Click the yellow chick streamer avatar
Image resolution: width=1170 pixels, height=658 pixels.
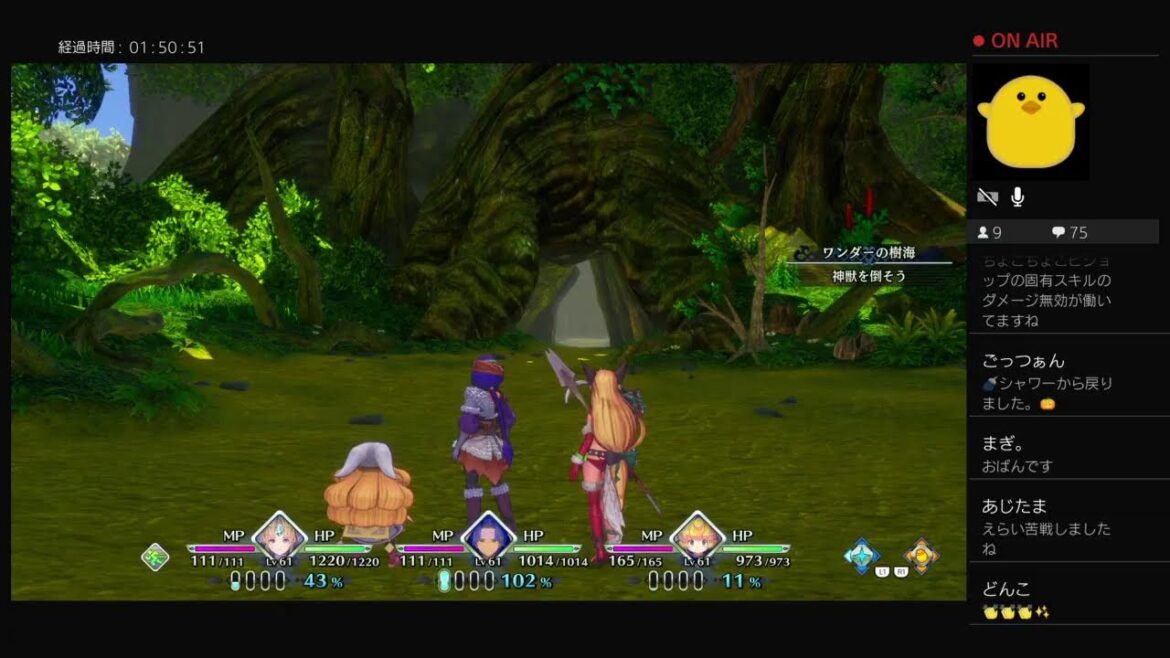tap(1031, 122)
